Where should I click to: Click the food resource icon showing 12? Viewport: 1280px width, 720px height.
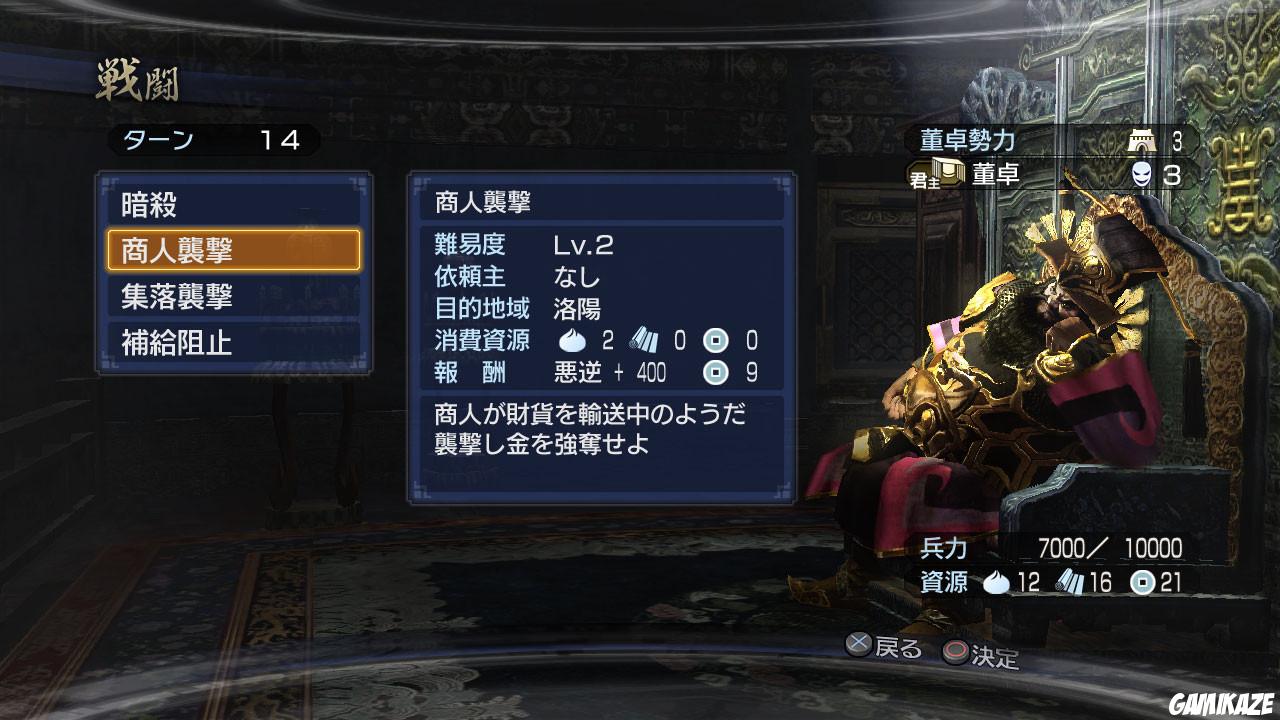(997, 581)
